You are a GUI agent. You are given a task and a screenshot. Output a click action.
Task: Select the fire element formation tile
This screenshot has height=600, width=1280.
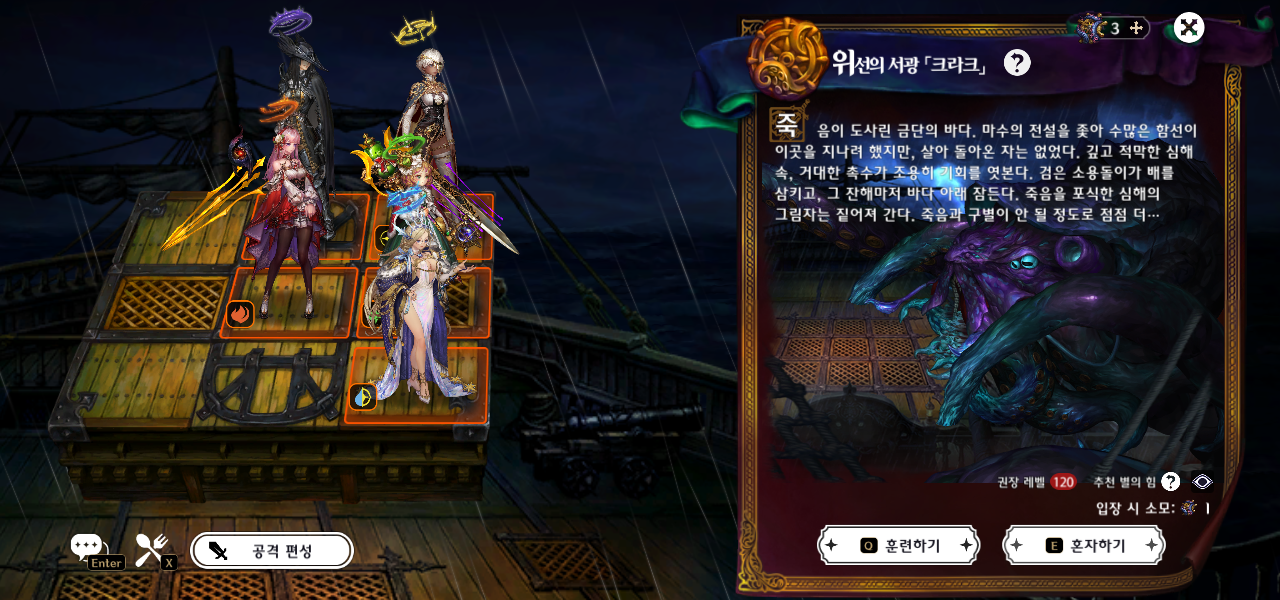click(240, 314)
